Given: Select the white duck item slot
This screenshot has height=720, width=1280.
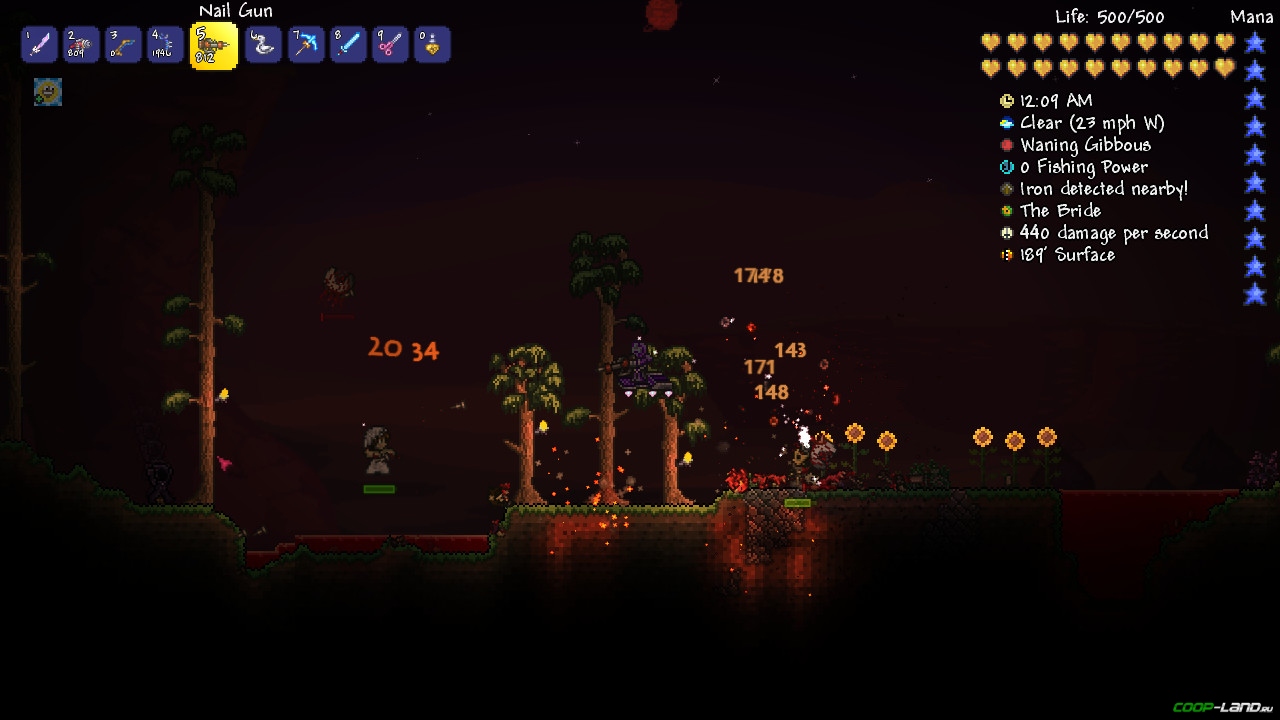Looking at the screenshot, I should pyautogui.click(x=263, y=45).
